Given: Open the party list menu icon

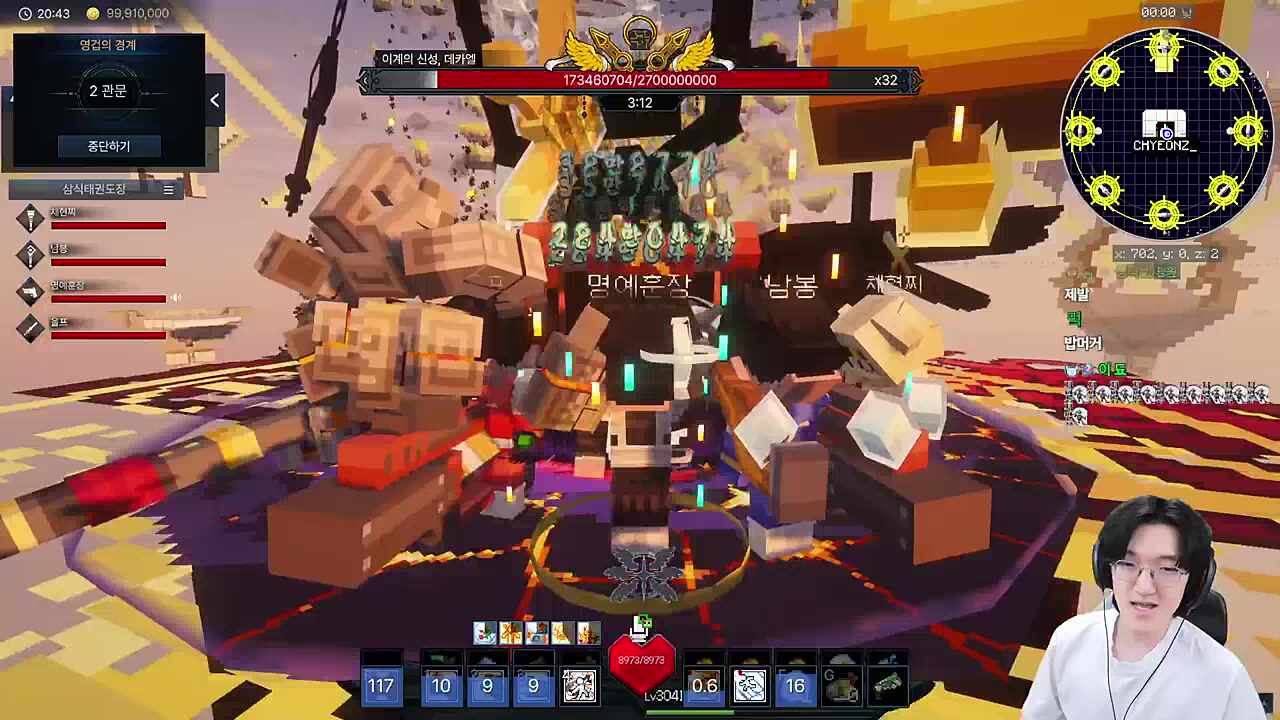Looking at the screenshot, I should pyautogui.click(x=168, y=190).
